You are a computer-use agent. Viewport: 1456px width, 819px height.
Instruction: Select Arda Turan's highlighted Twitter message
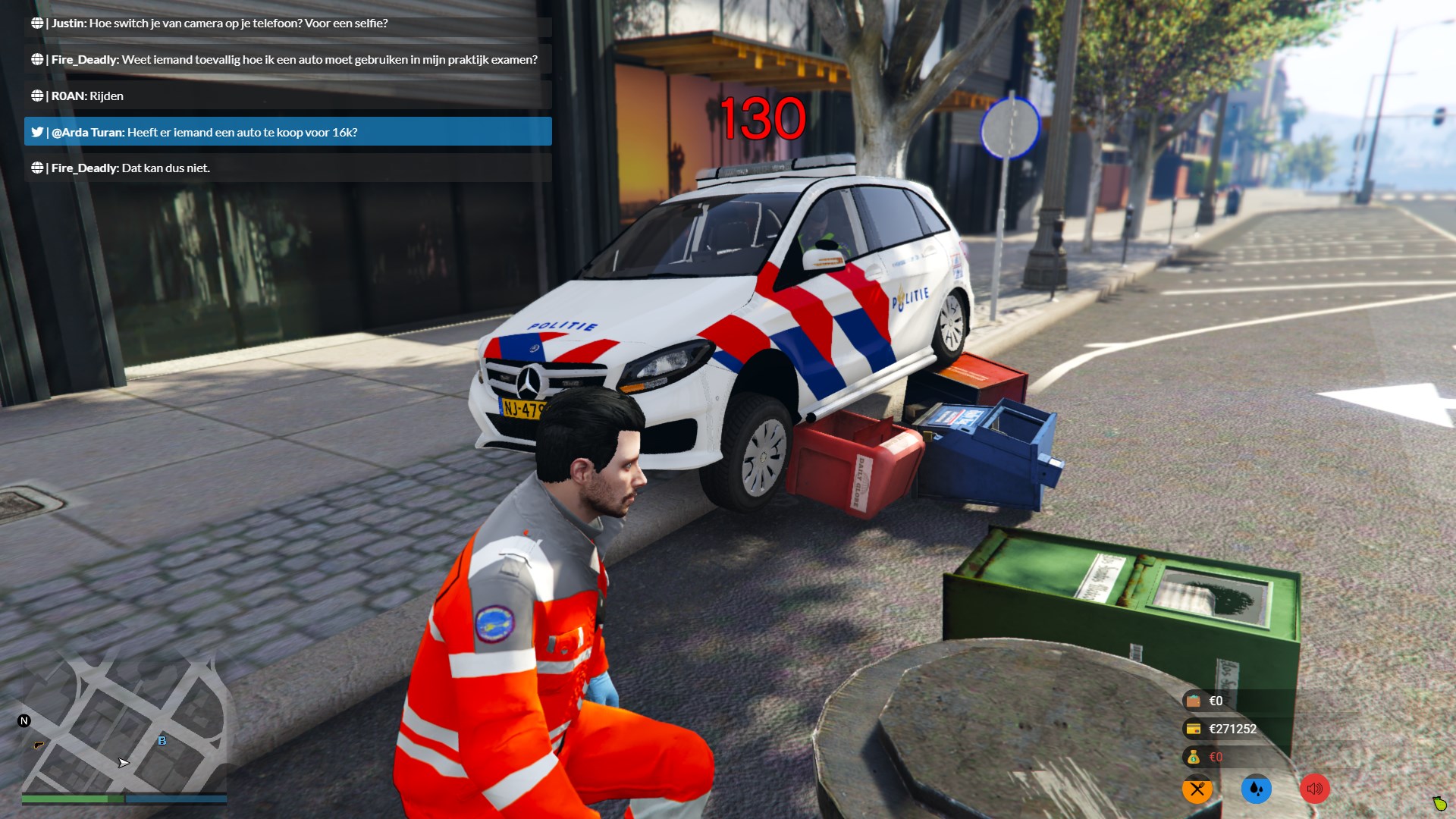pyautogui.click(x=287, y=132)
